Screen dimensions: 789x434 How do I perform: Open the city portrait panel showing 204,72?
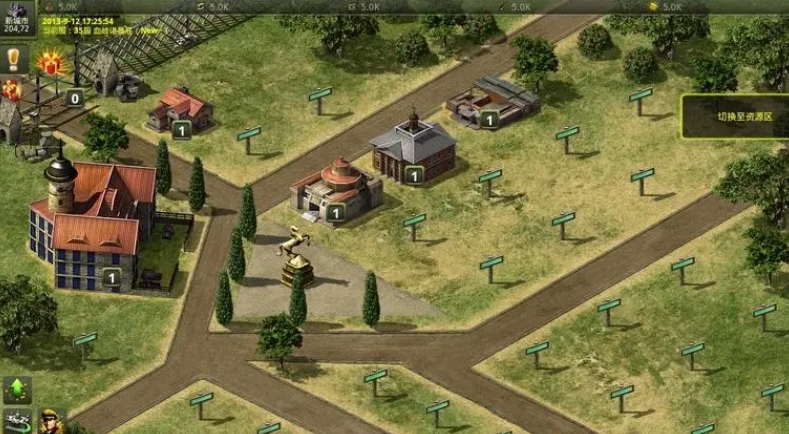click(x=16, y=18)
